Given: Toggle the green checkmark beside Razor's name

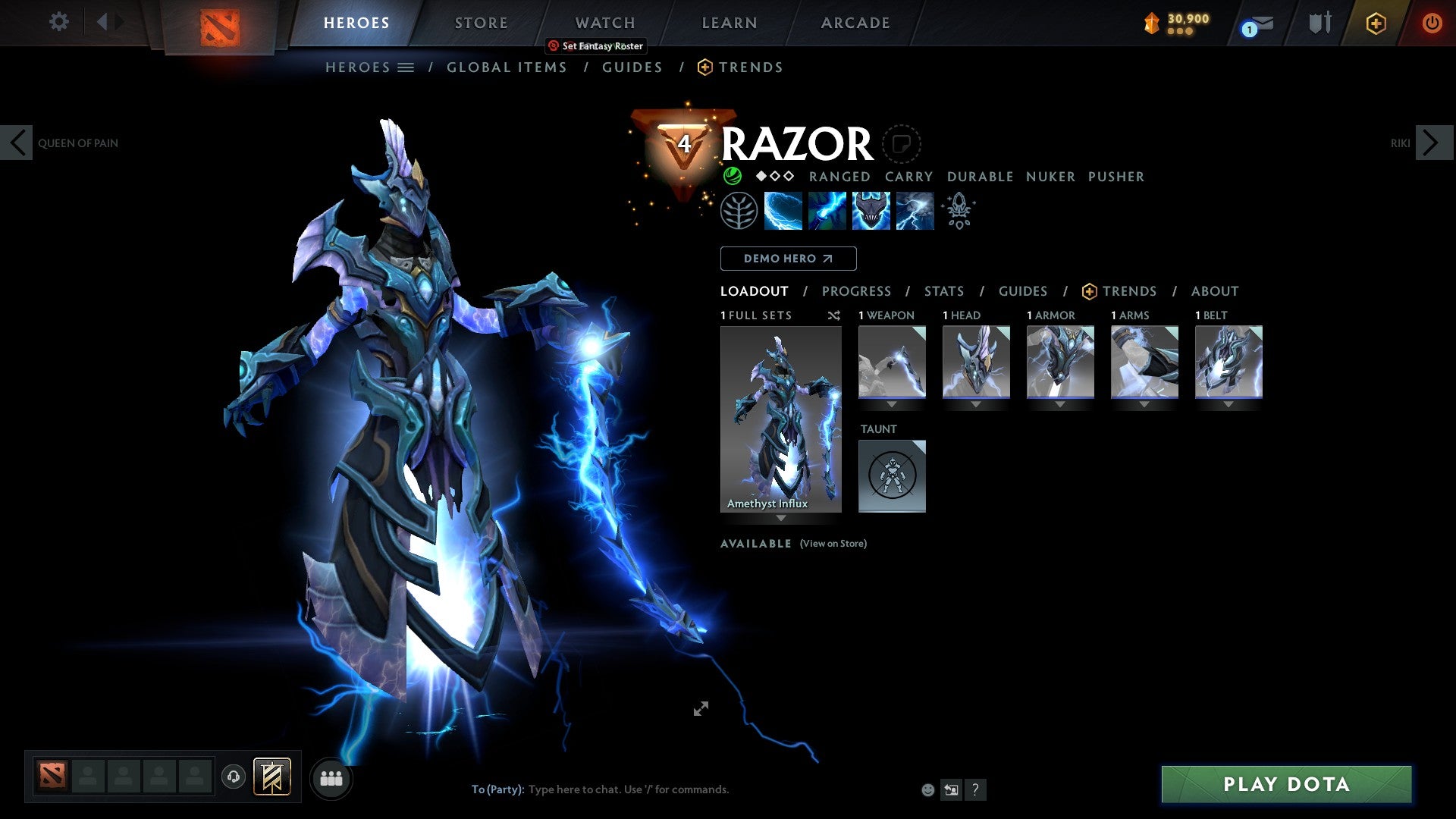Looking at the screenshot, I should (732, 175).
